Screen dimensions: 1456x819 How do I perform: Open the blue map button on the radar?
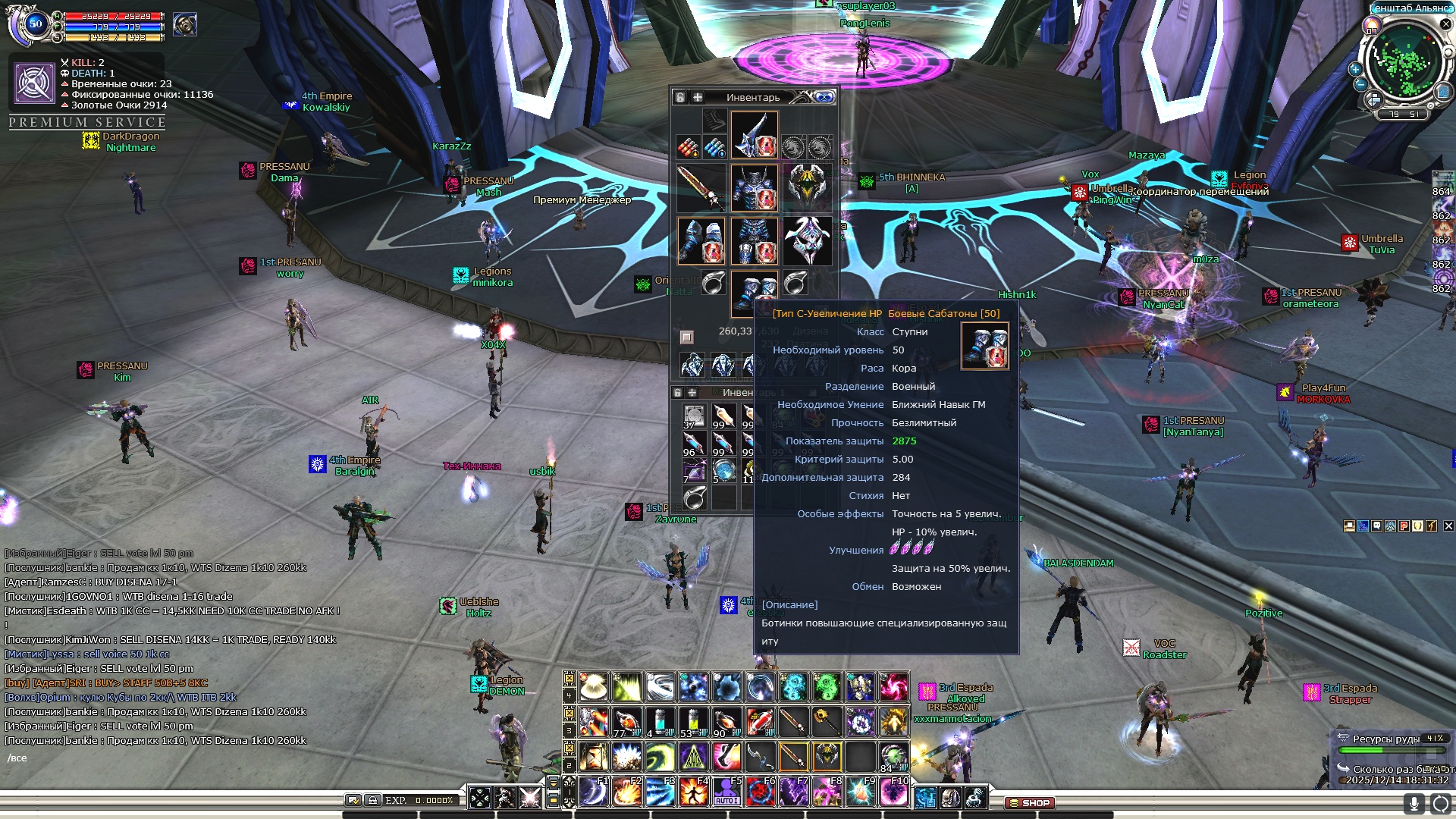tap(1443, 92)
